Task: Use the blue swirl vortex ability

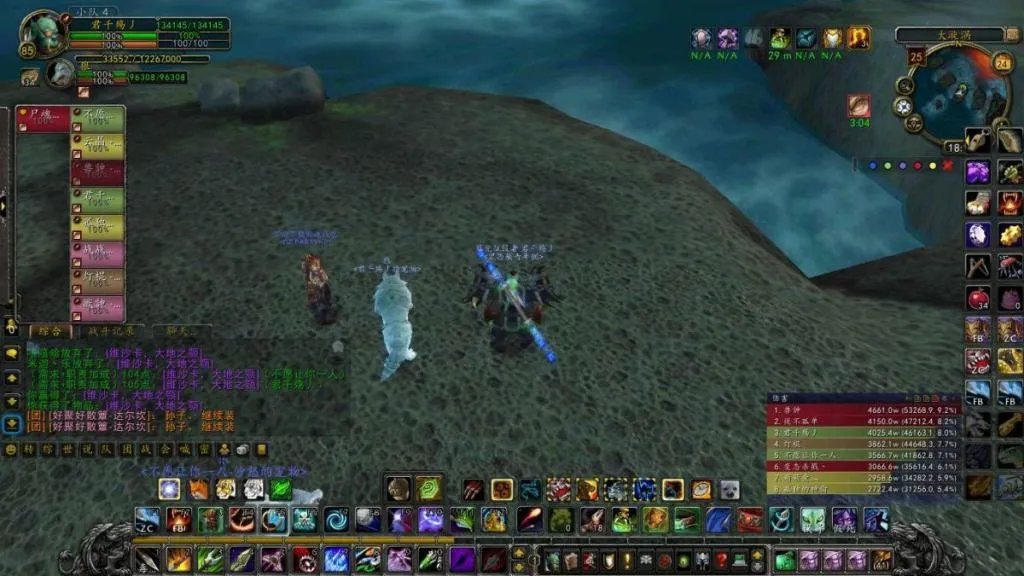Action: coord(335,520)
